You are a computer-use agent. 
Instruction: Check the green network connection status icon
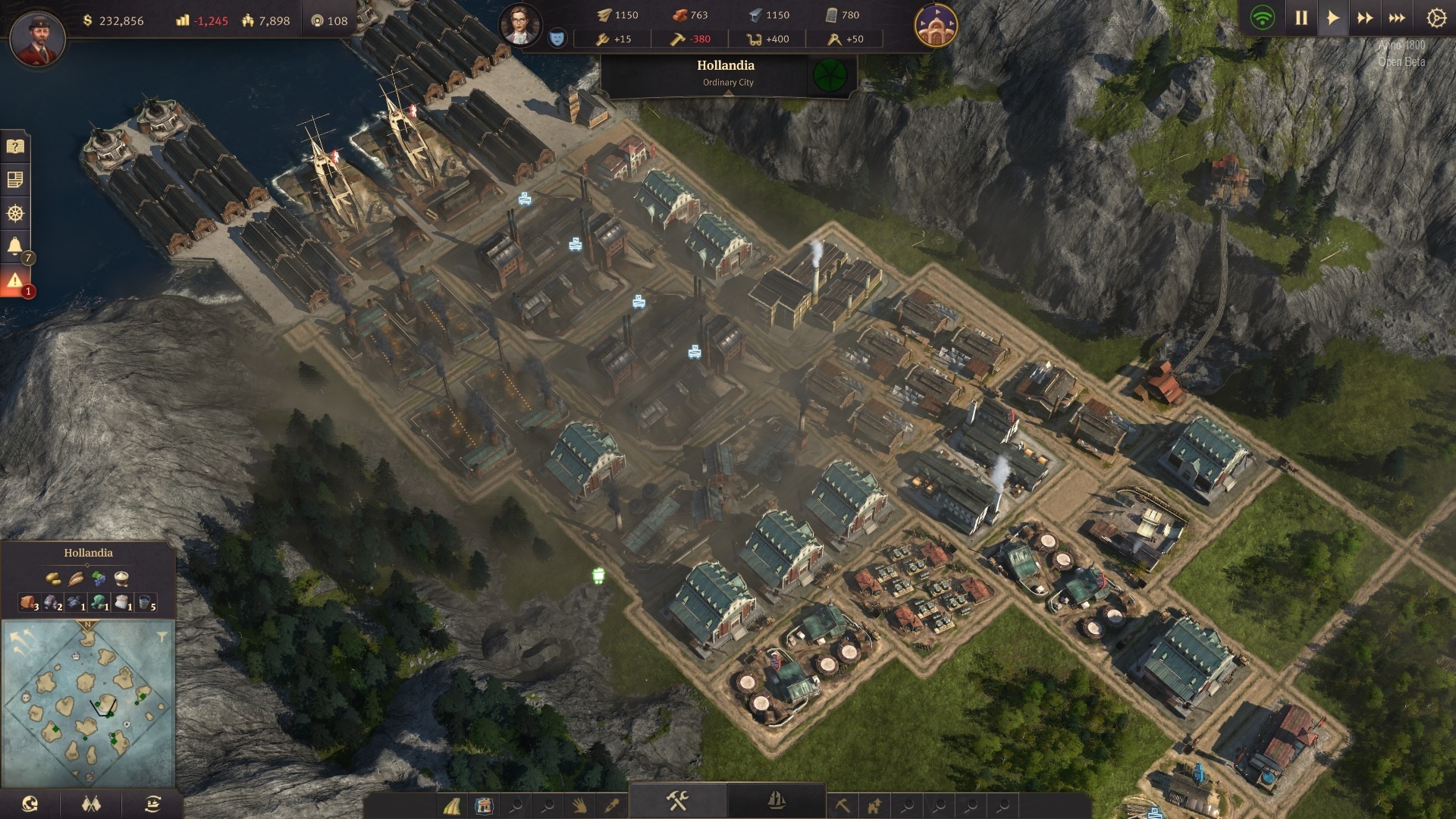1263,17
